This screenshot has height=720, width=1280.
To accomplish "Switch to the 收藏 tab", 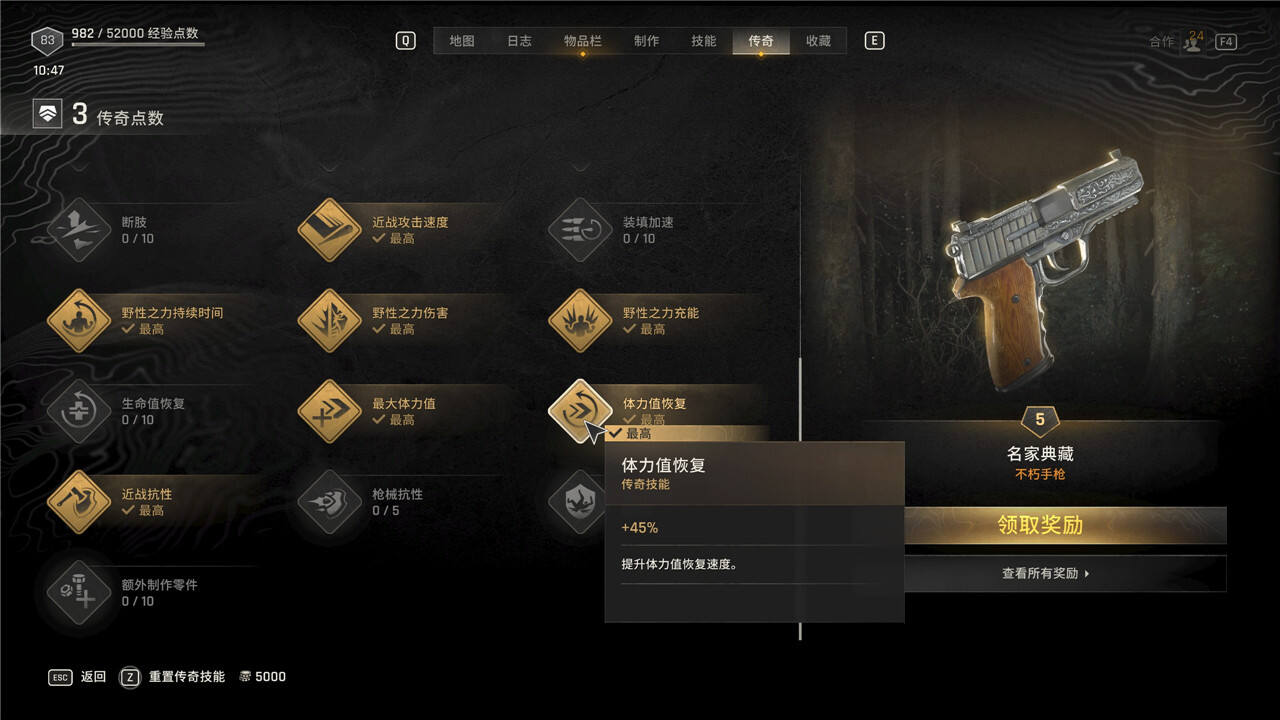I will pos(818,41).
